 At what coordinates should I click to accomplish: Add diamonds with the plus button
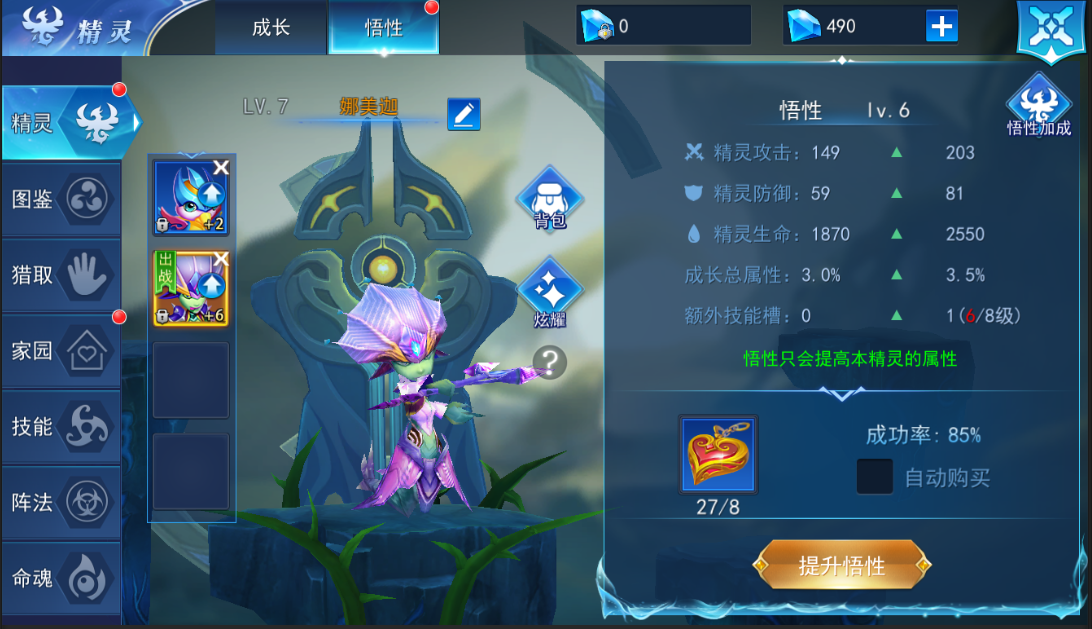[941, 26]
